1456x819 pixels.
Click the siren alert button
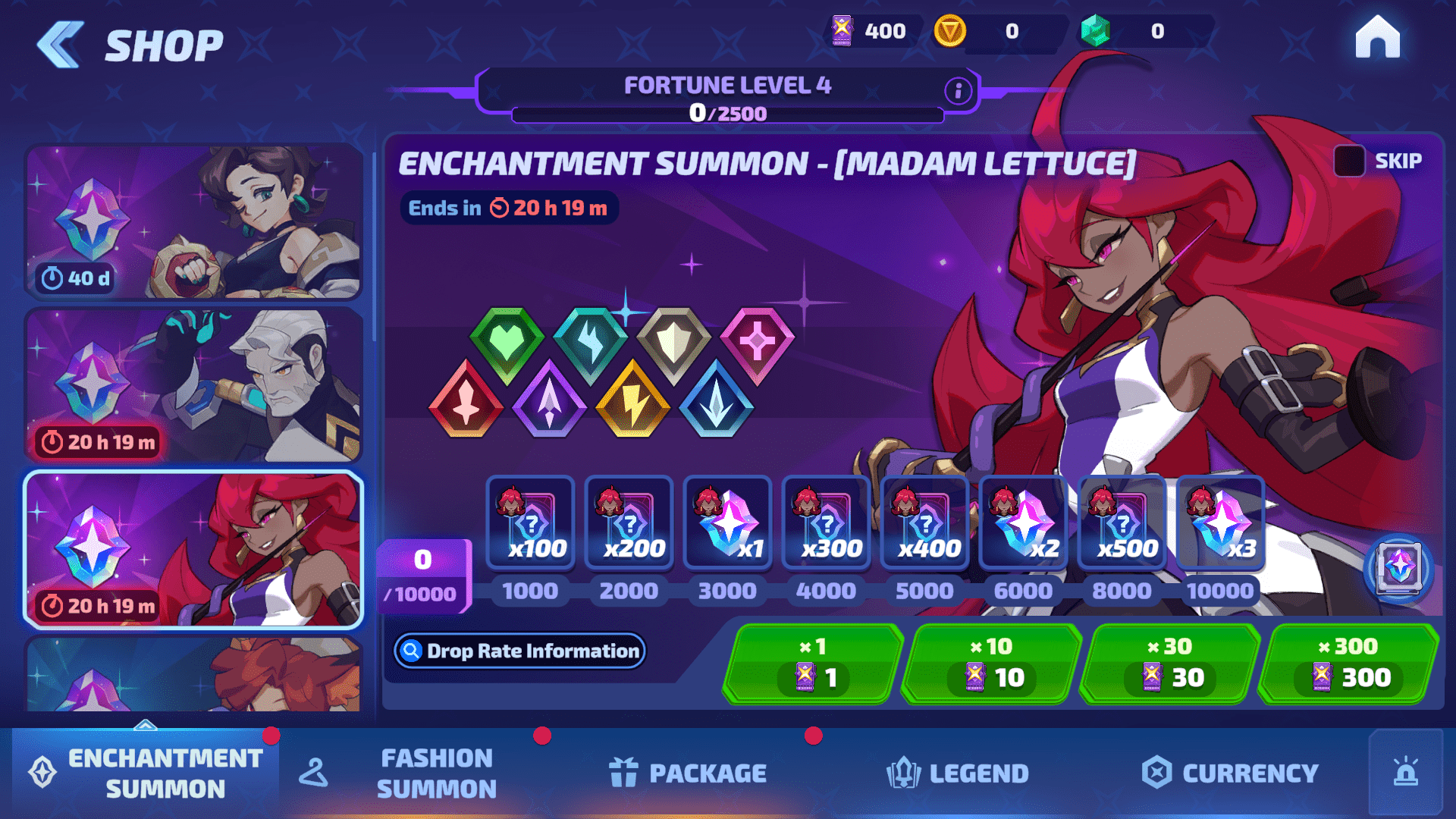pyautogui.click(x=1405, y=773)
